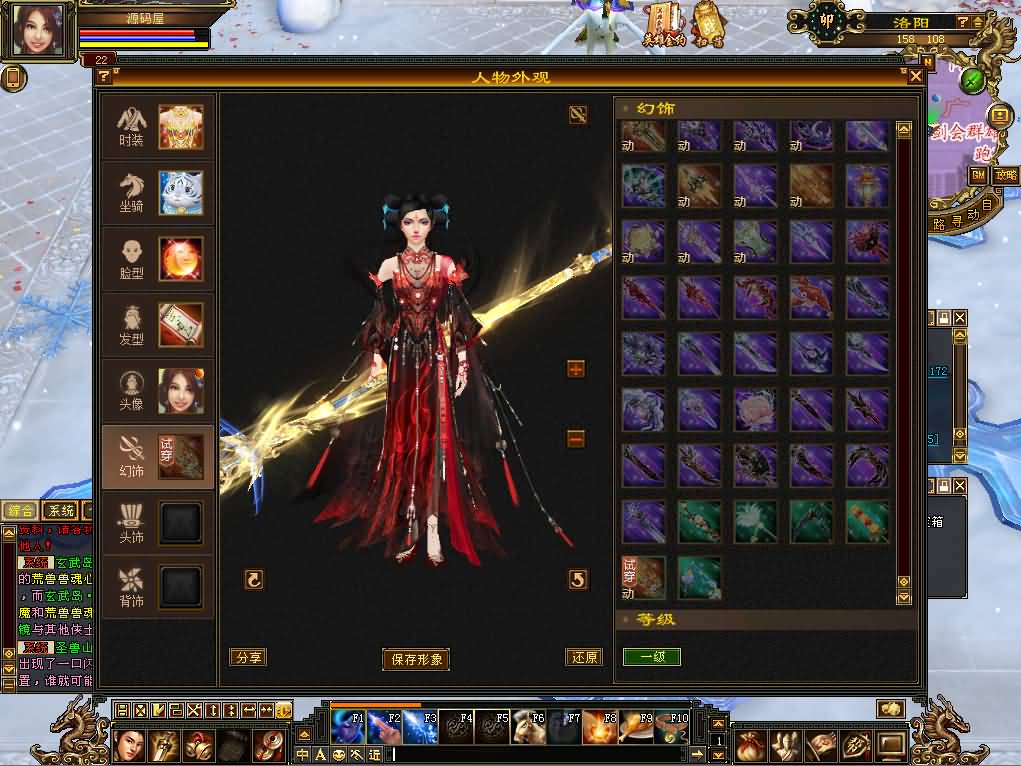Choose the 头像 portrait tab

[x=158, y=391]
